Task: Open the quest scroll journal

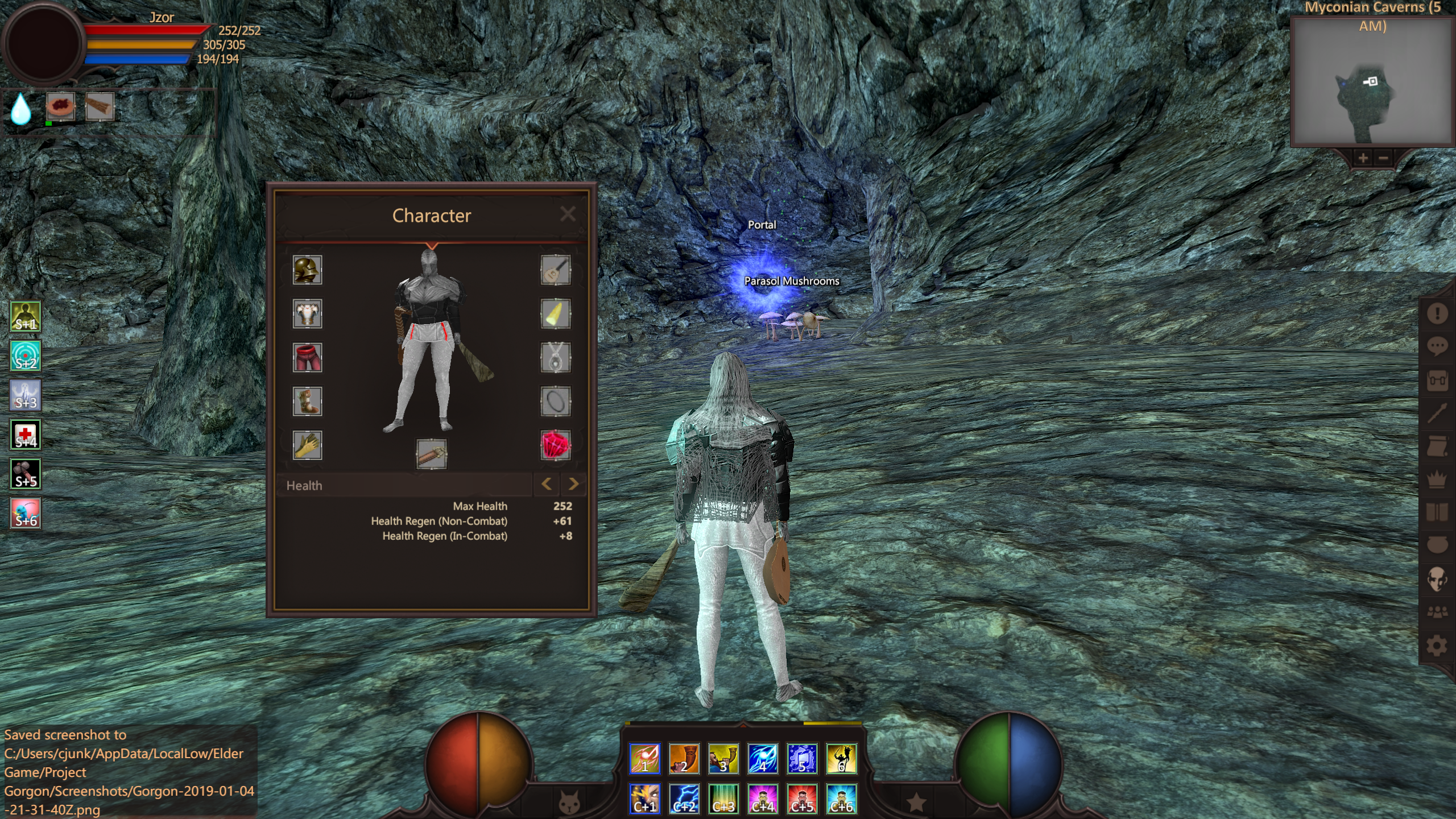Action: point(1437,447)
